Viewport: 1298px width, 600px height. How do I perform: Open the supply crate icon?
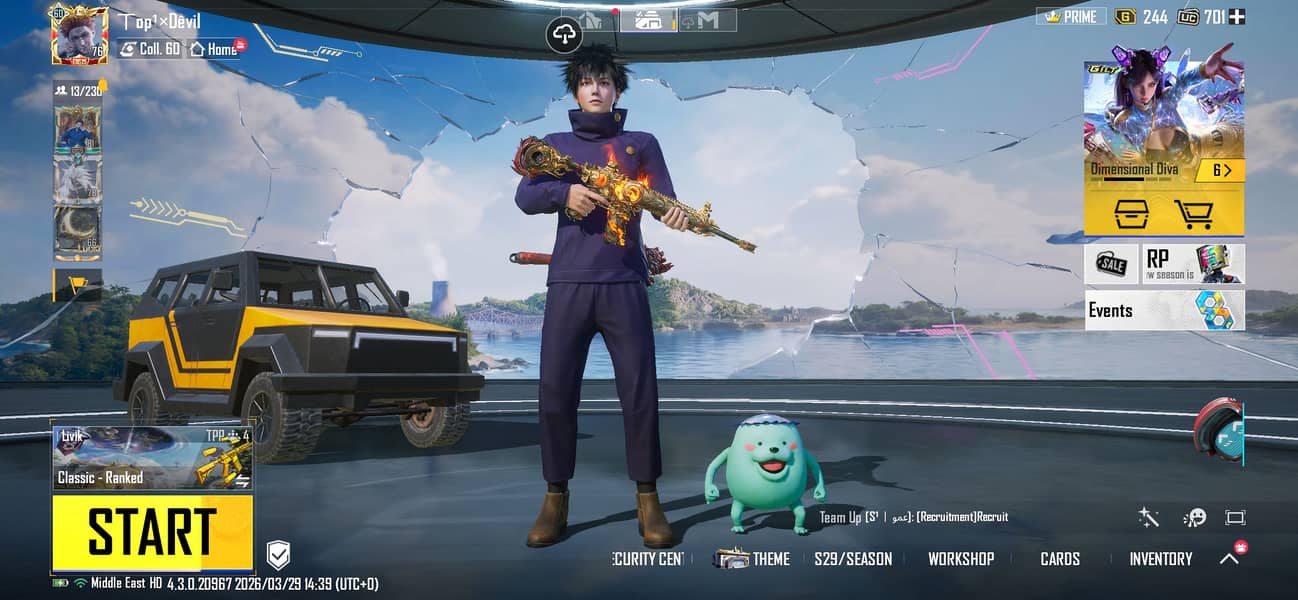pos(1130,212)
